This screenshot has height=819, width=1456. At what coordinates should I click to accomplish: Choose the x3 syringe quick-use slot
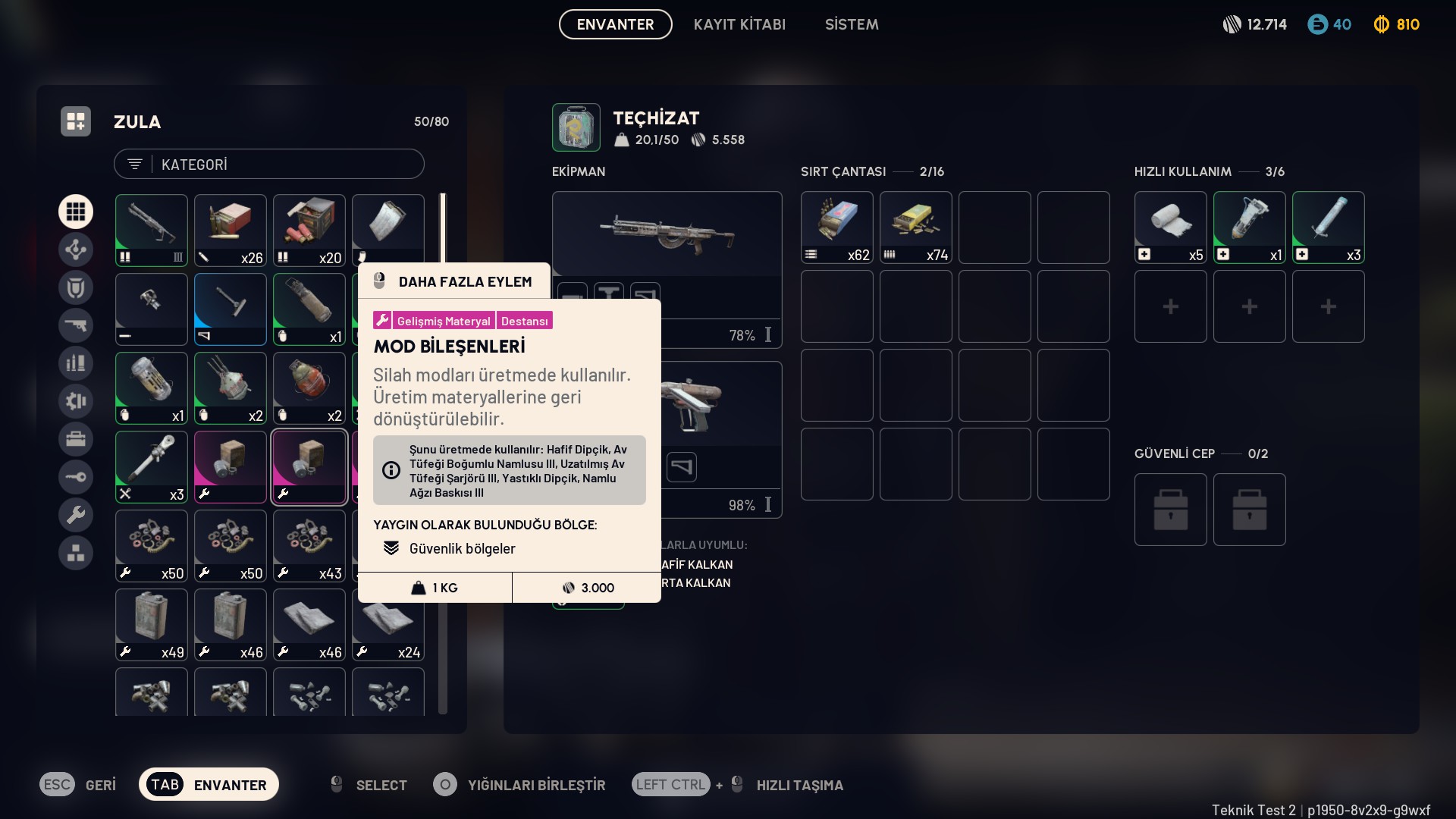pyautogui.click(x=1329, y=227)
